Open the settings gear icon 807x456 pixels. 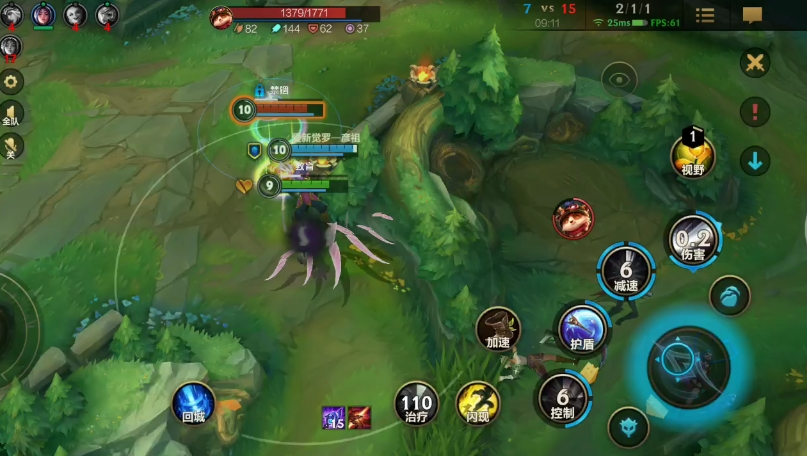(x=12, y=82)
